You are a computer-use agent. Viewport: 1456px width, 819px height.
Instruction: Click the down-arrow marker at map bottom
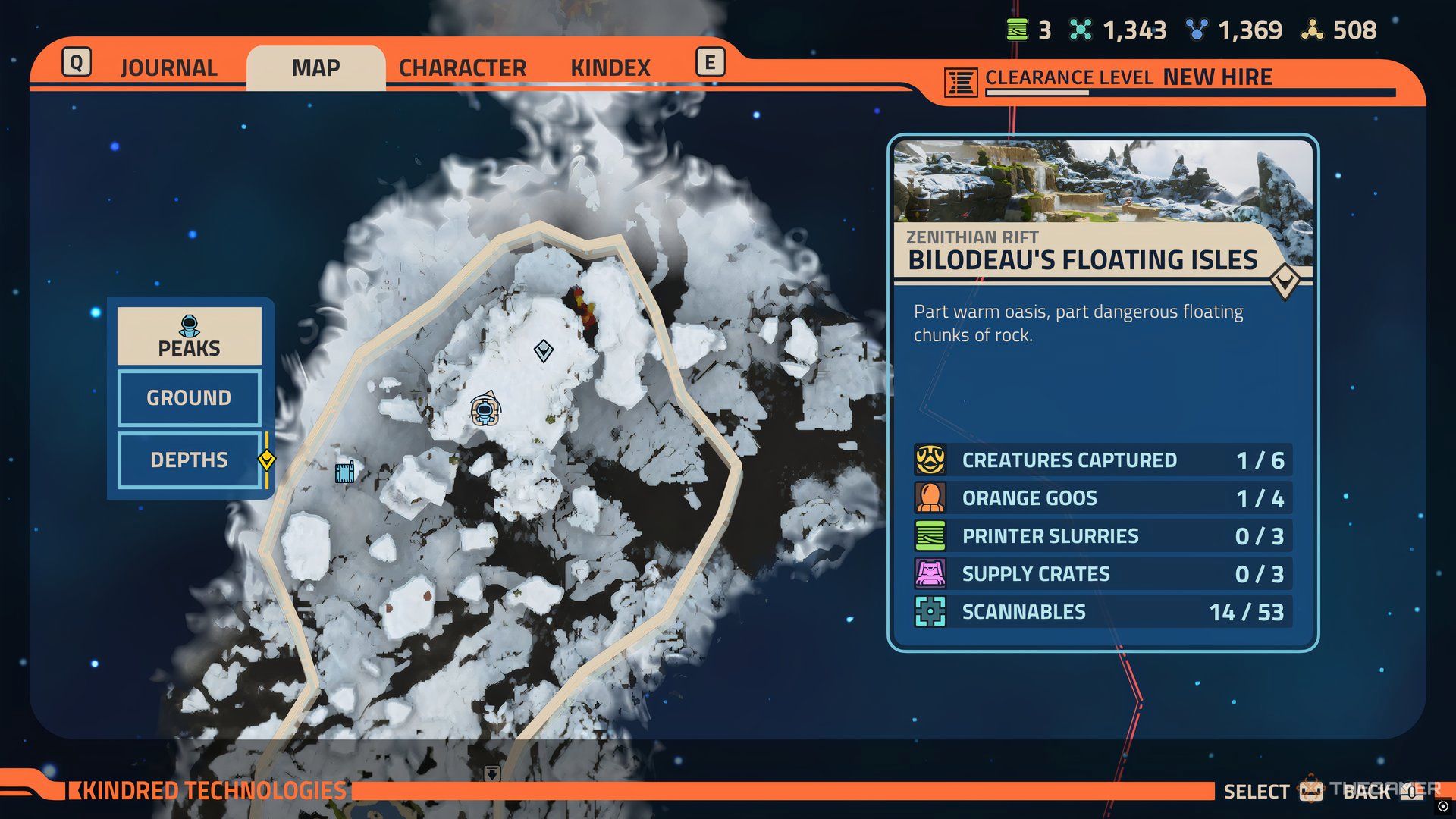click(492, 773)
